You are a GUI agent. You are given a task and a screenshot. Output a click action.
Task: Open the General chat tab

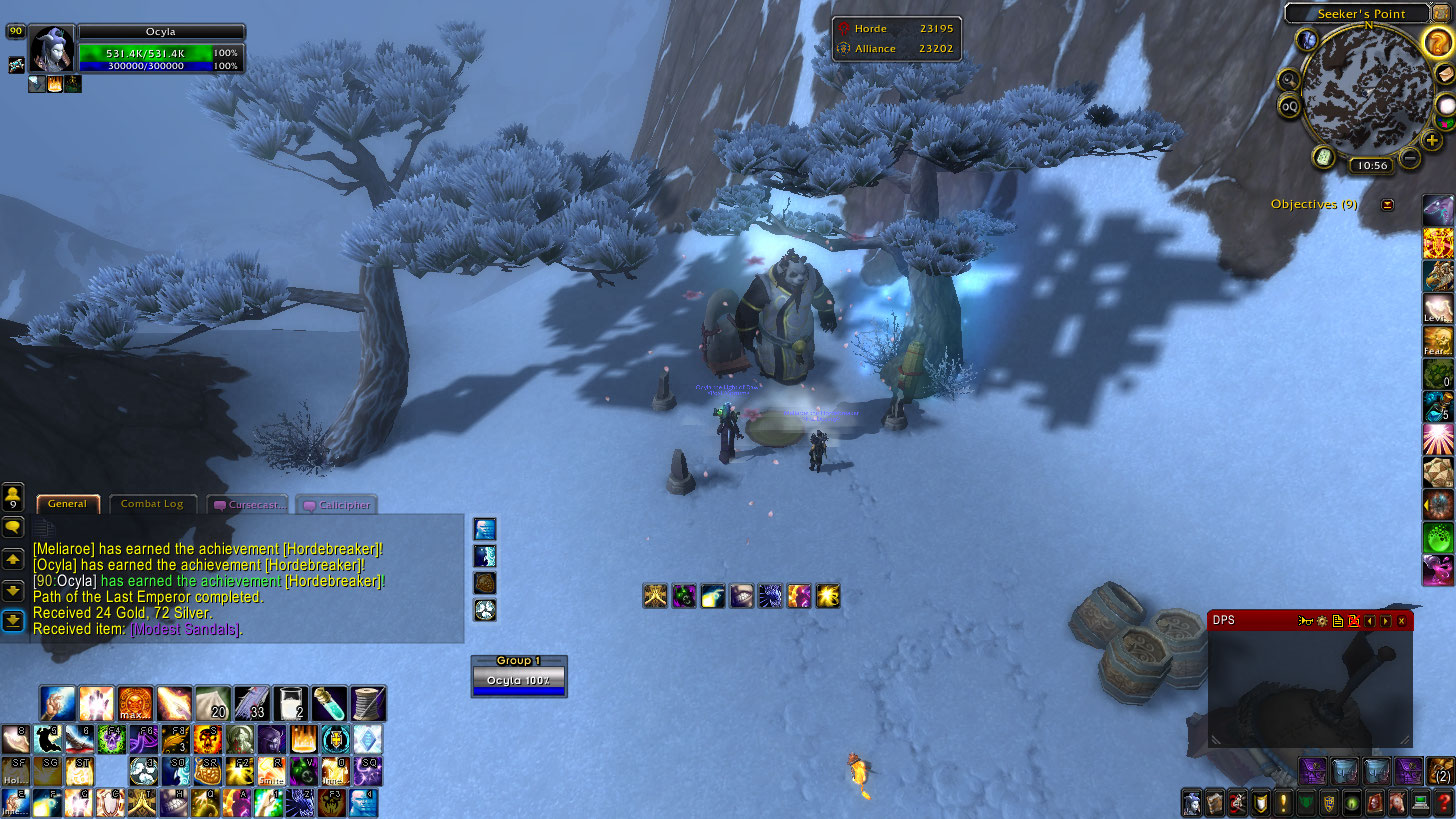coord(67,504)
